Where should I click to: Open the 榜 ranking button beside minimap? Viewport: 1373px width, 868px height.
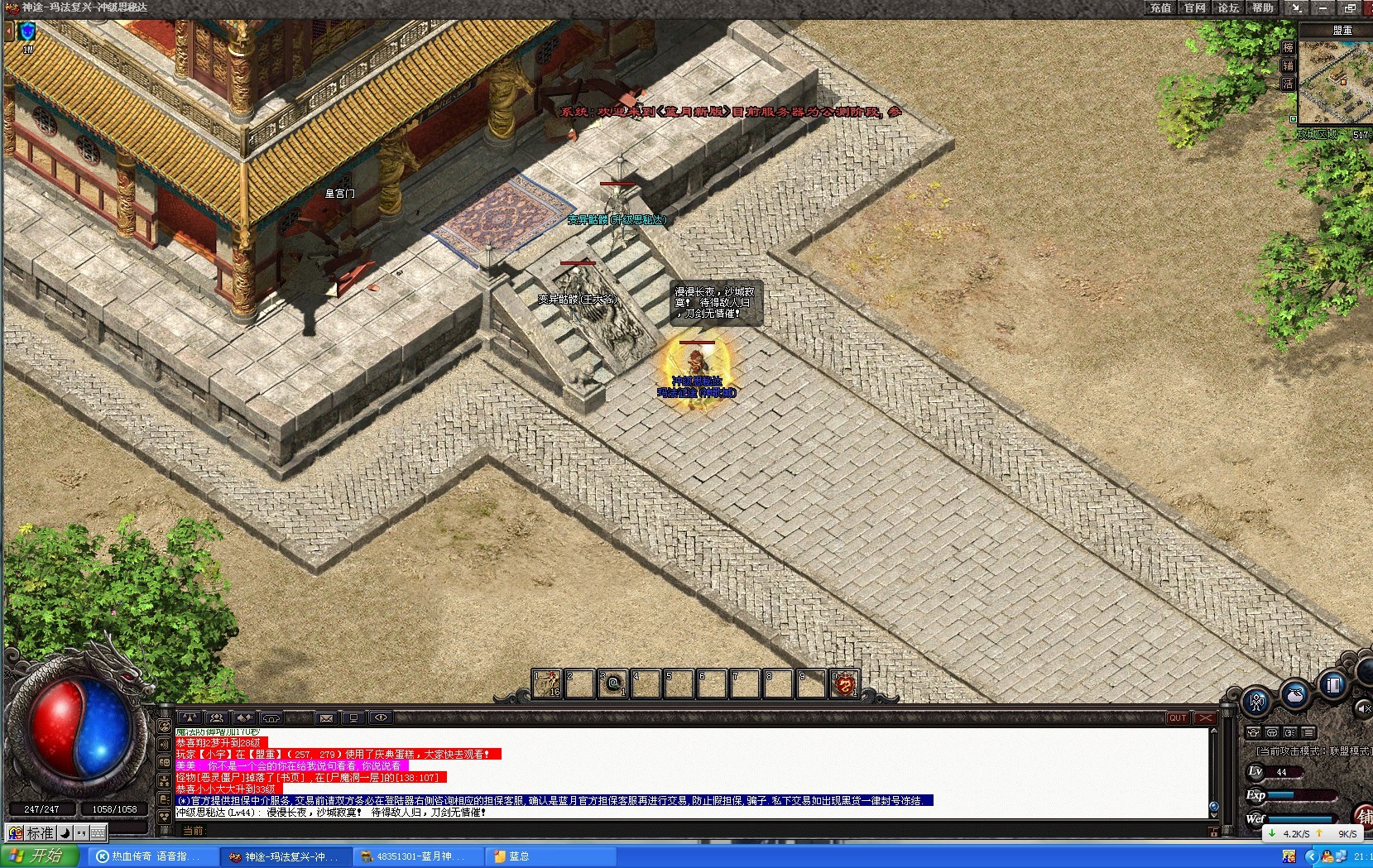click(x=1288, y=48)
